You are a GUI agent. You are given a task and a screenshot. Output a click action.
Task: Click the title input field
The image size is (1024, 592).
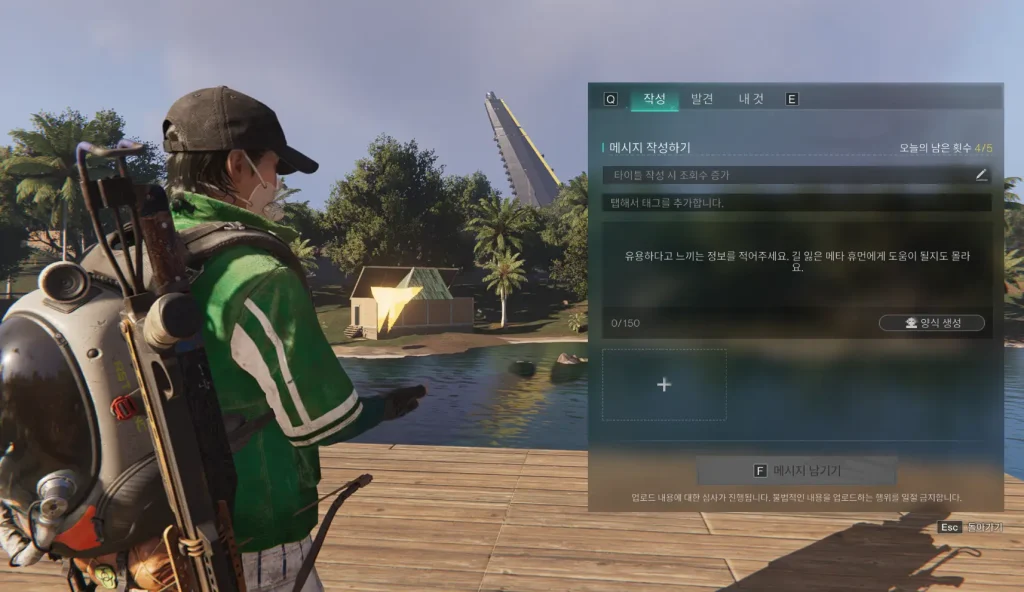[x=785, y=175]
